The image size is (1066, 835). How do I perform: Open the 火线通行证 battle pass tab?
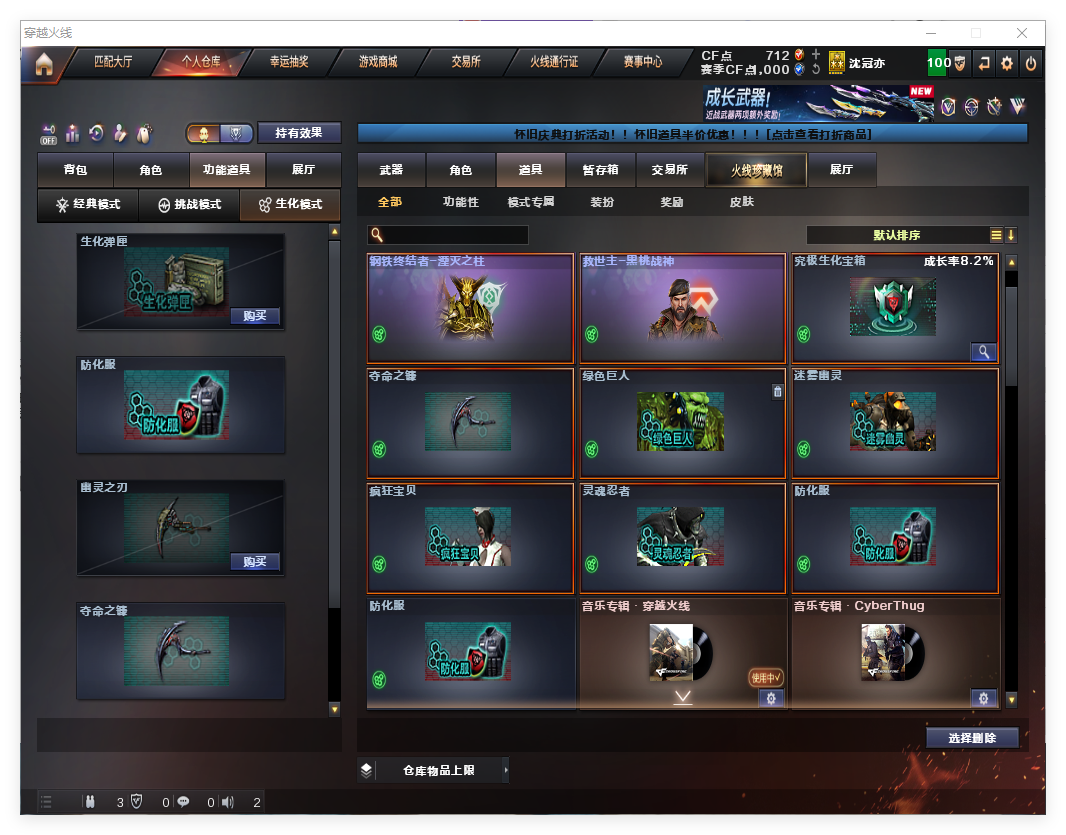click(554, 62)
